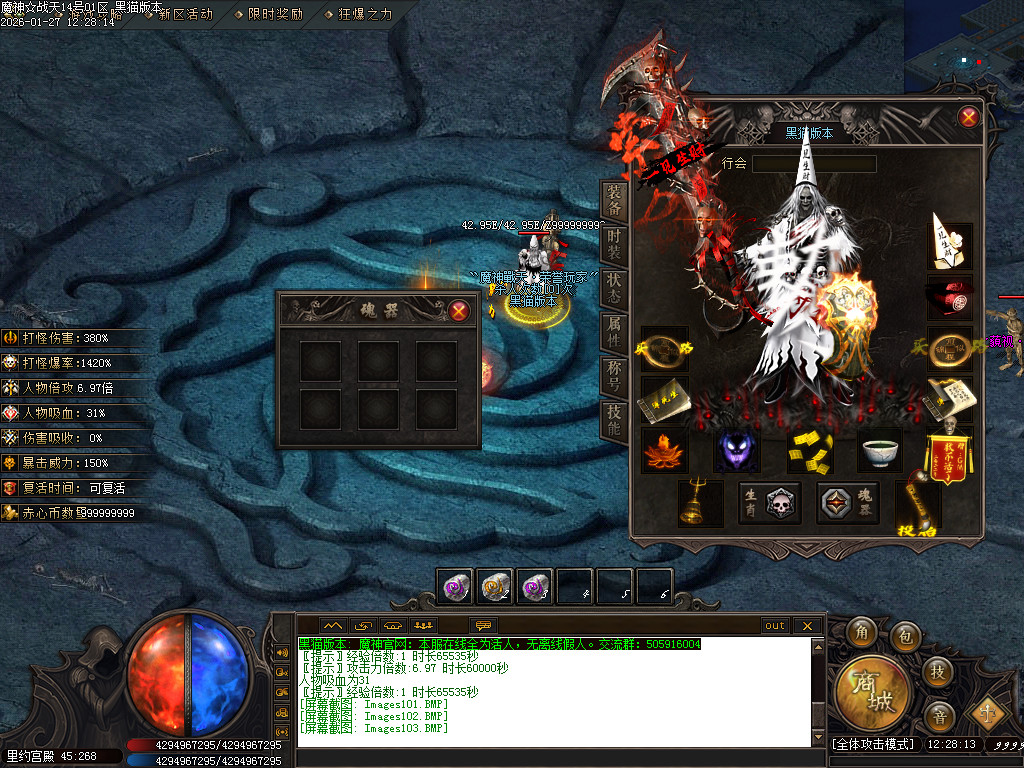Viewport: 1024px width, 768px height.
Task: Close the 魂器 soul artifact window
Action: 459,310
